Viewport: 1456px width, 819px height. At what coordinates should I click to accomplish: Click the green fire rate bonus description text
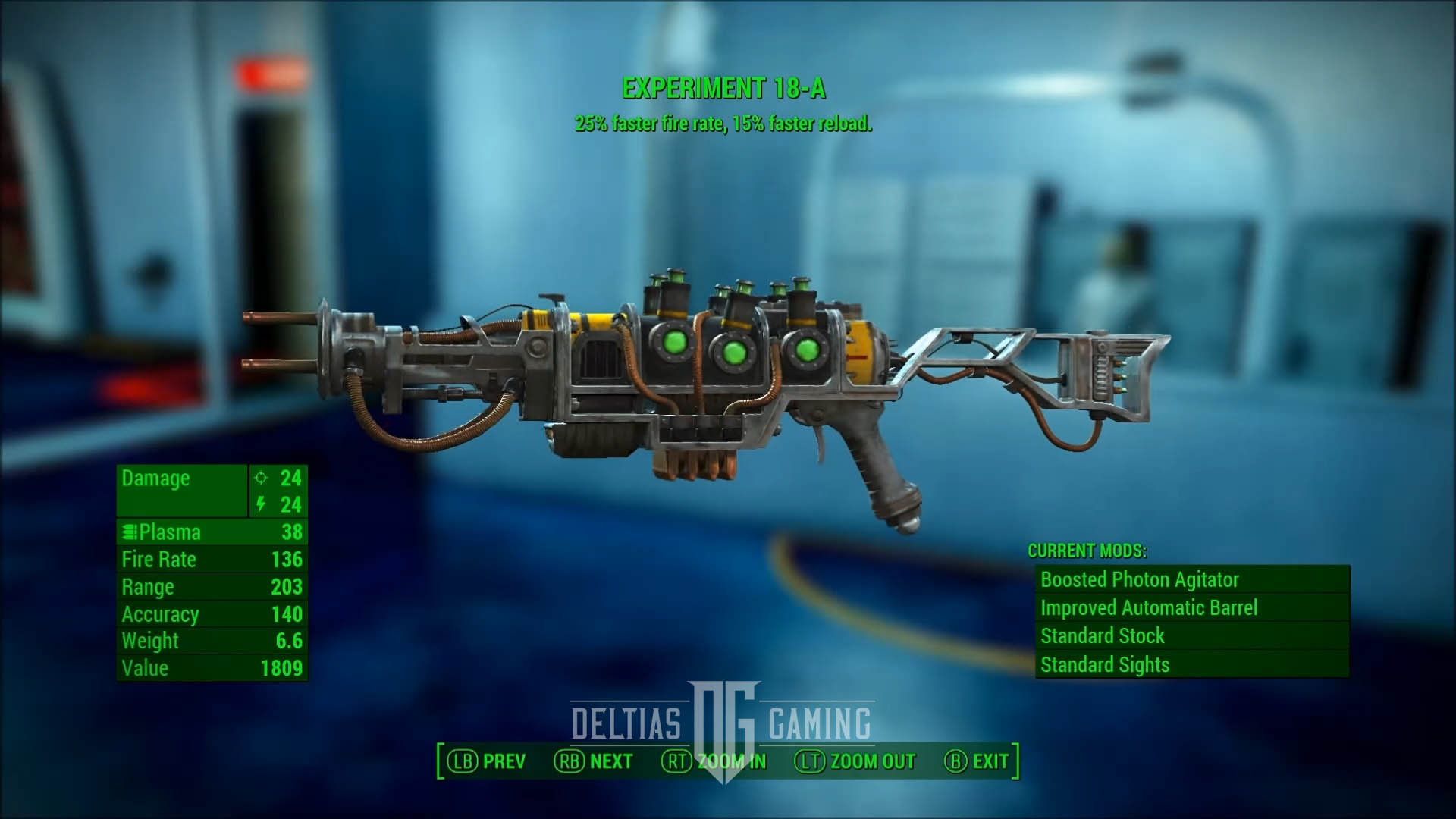726,121
